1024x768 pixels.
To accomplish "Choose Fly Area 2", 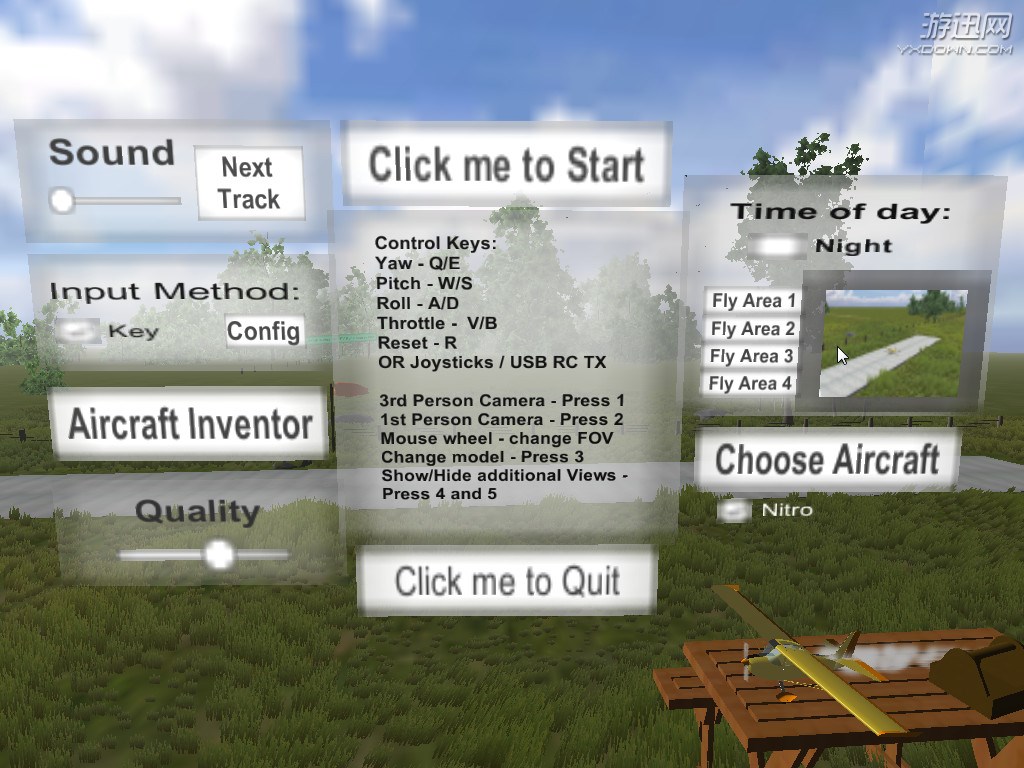I will click(753, 329).
